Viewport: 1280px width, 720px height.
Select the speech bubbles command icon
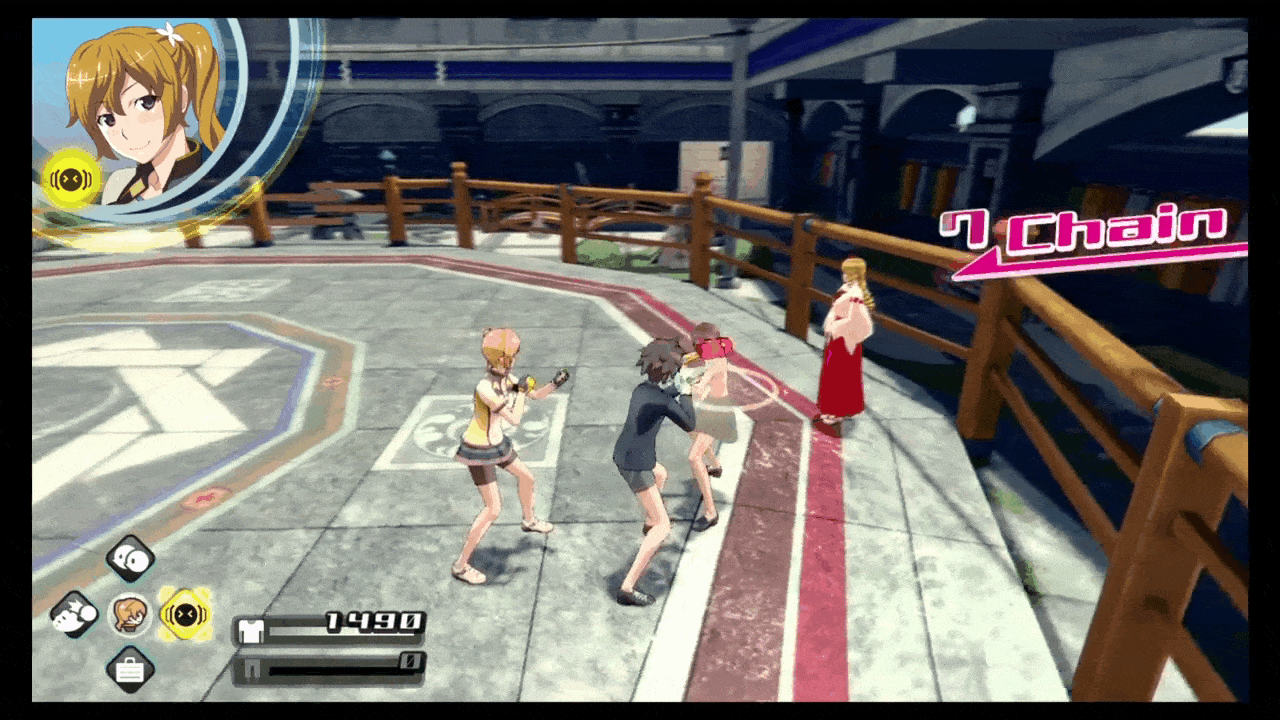click(130, 559)
